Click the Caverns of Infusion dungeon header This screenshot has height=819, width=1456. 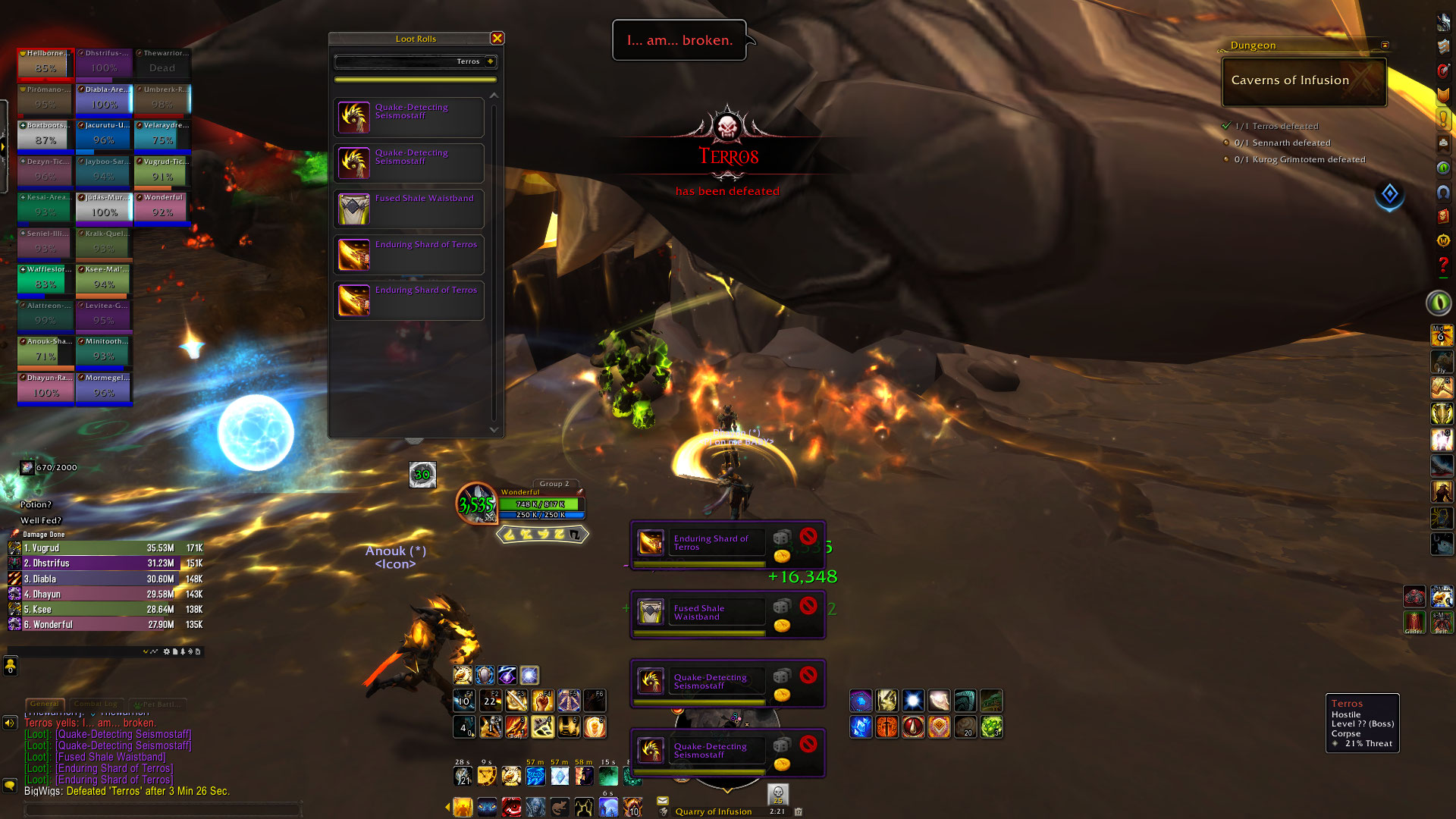[x=1304, y=81]
